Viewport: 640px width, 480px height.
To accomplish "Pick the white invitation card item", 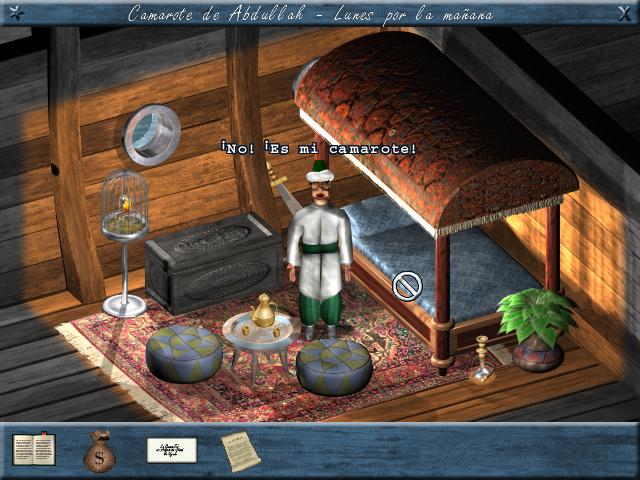I will 171,450.
